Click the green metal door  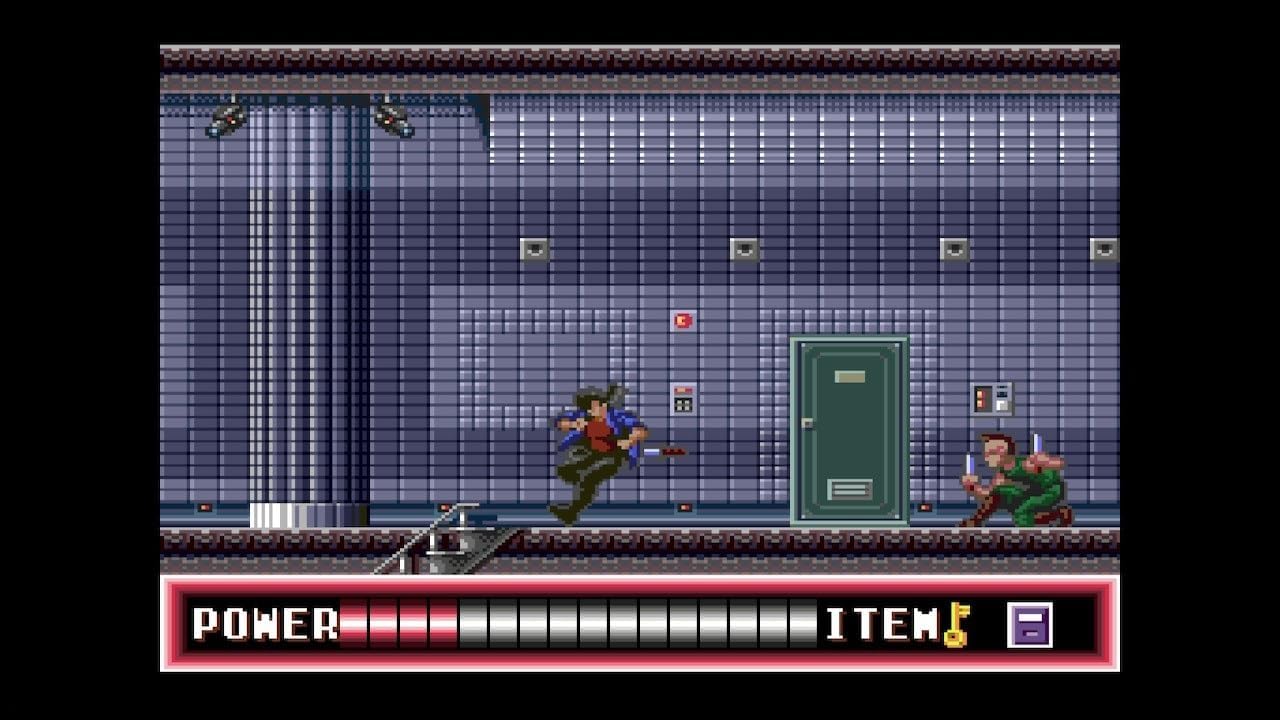click(x=848, y=430)
